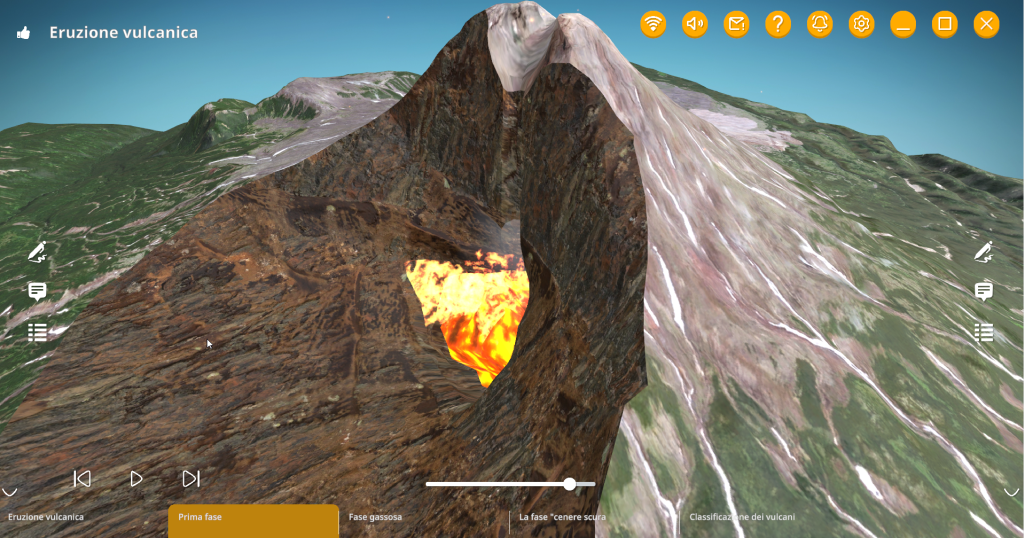Close the application with the X button
The height and width of the screenshot is (538, 1024).
tap(986, 24)
